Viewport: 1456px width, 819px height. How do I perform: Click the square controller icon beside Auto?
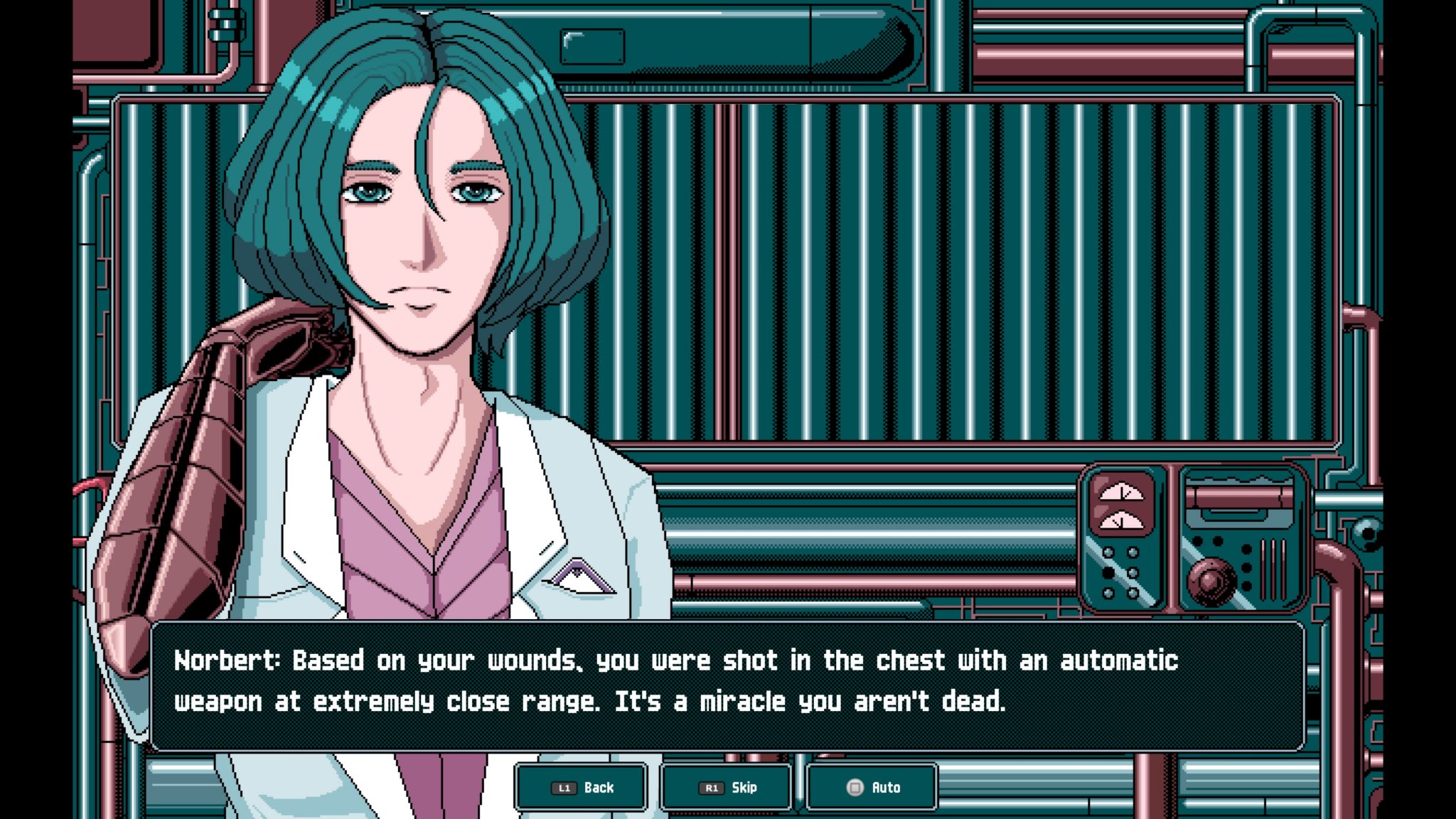(856, 787)
